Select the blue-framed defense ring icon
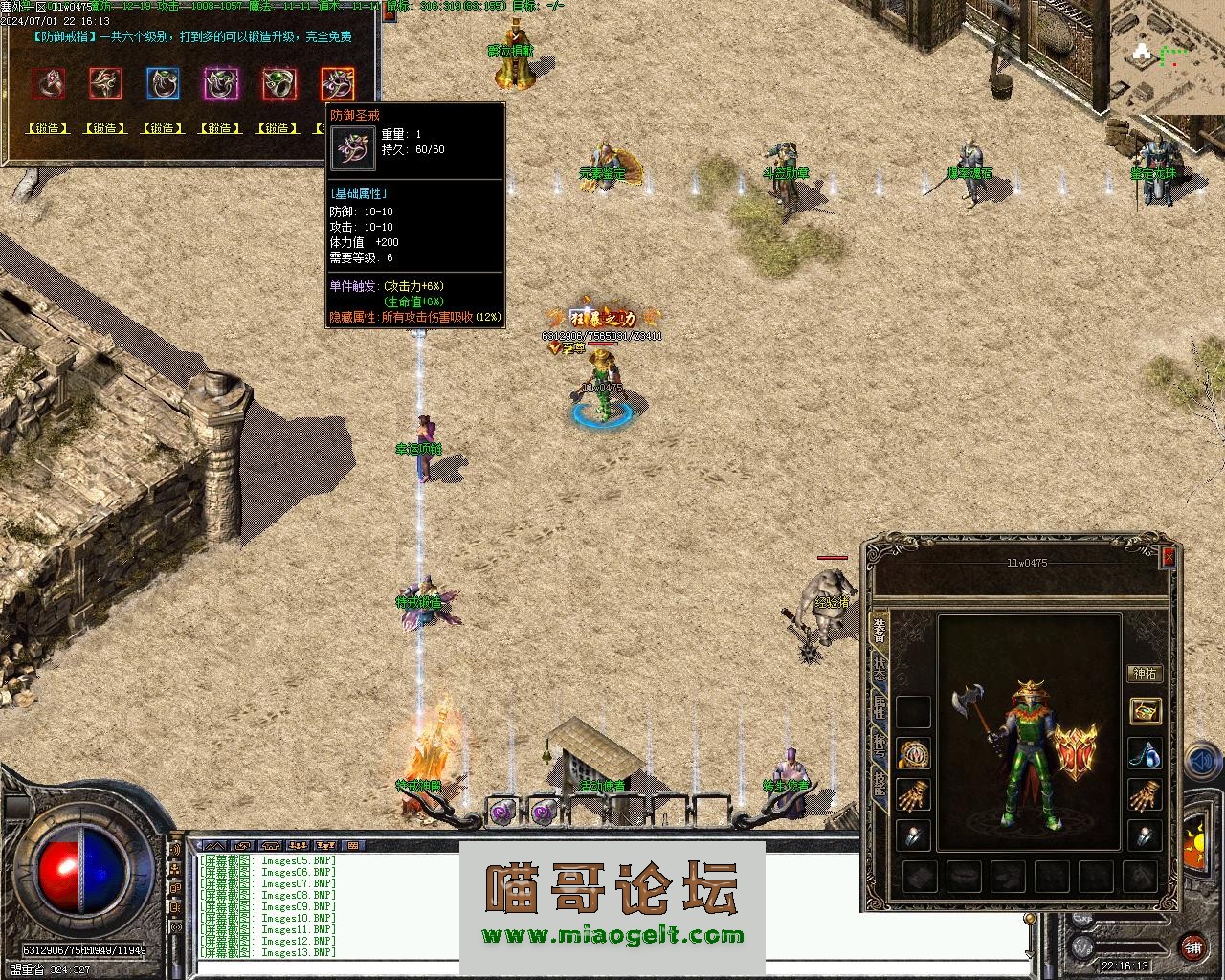Image resolution: width=1225 pixels, height=980 pixels. pyautogui.click(x=163, y=84)
